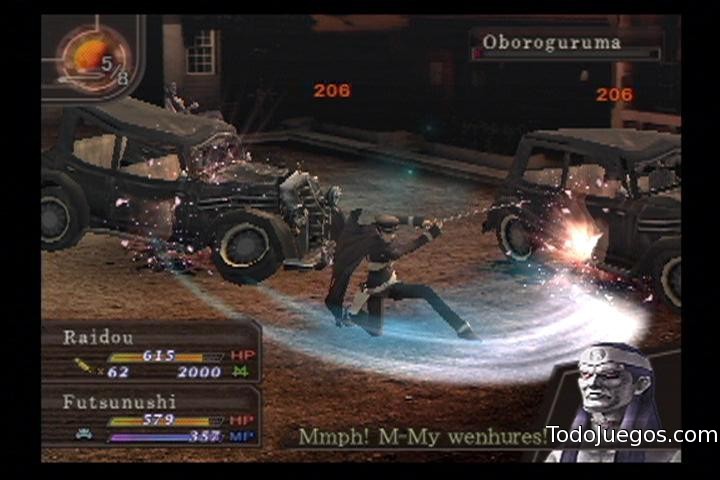
Task: Select Futsunushi's status panel
Action: point(151,418)
